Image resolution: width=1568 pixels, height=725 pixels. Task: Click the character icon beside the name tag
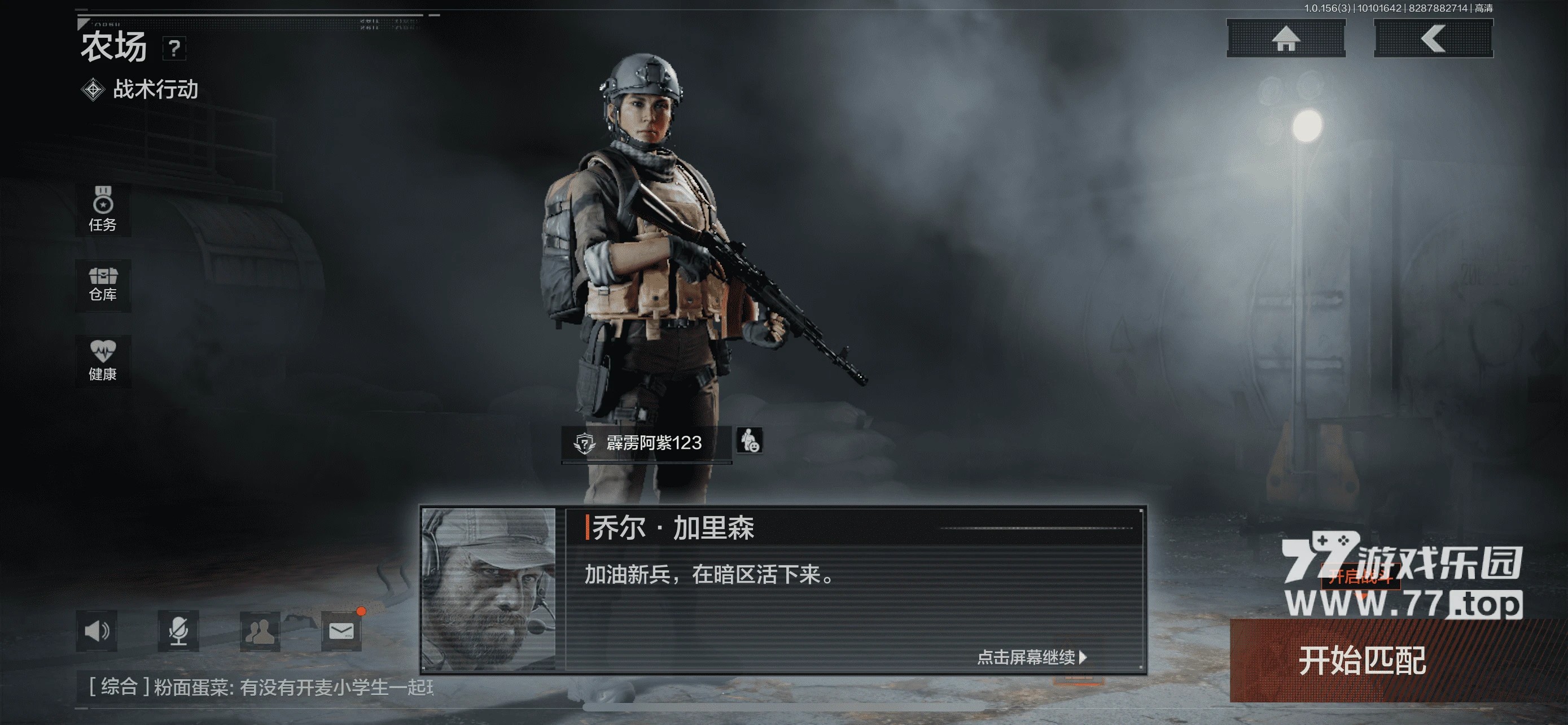pos(750,440)
